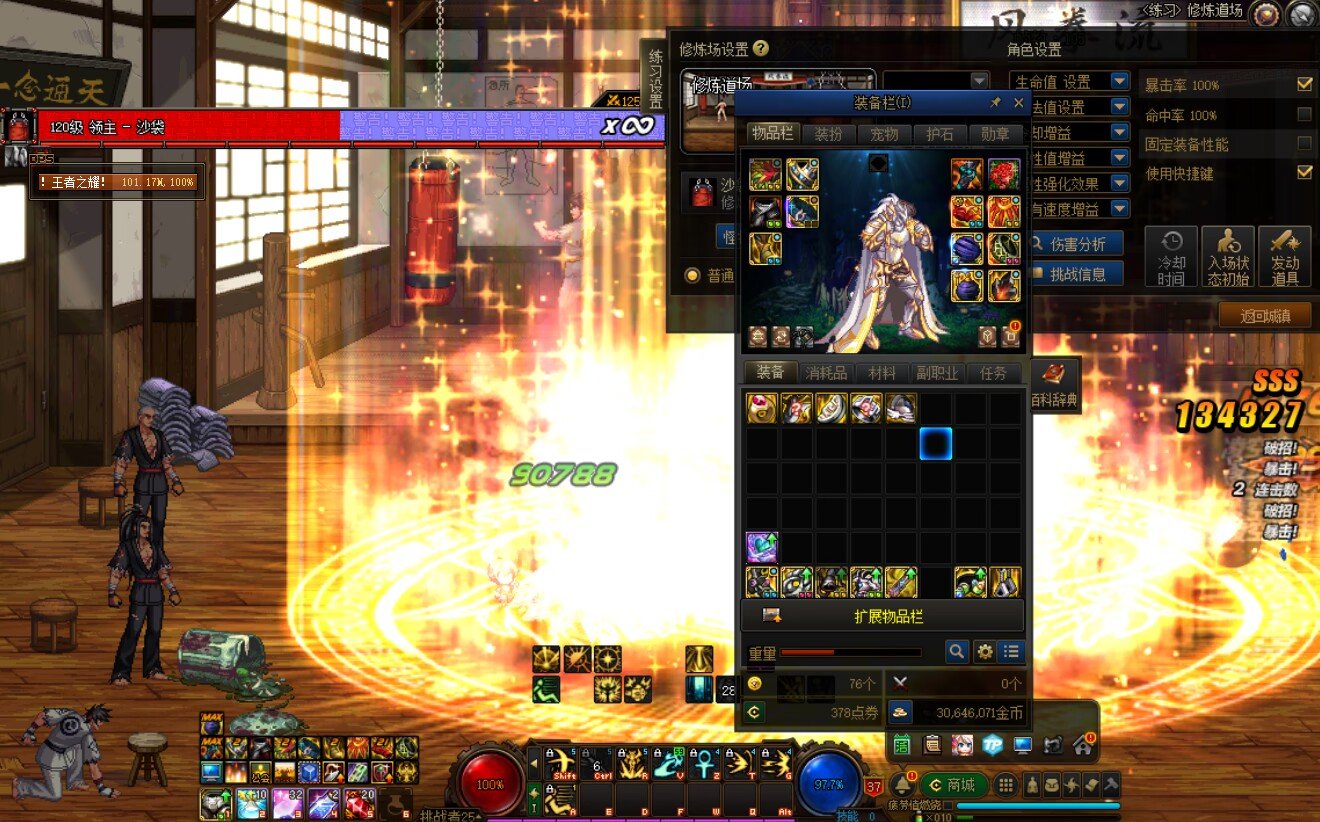The width and height of the screenshot is (1320, 822).
Task: Open the 生命值 设置 dropdown
Action: point(1068,82)
